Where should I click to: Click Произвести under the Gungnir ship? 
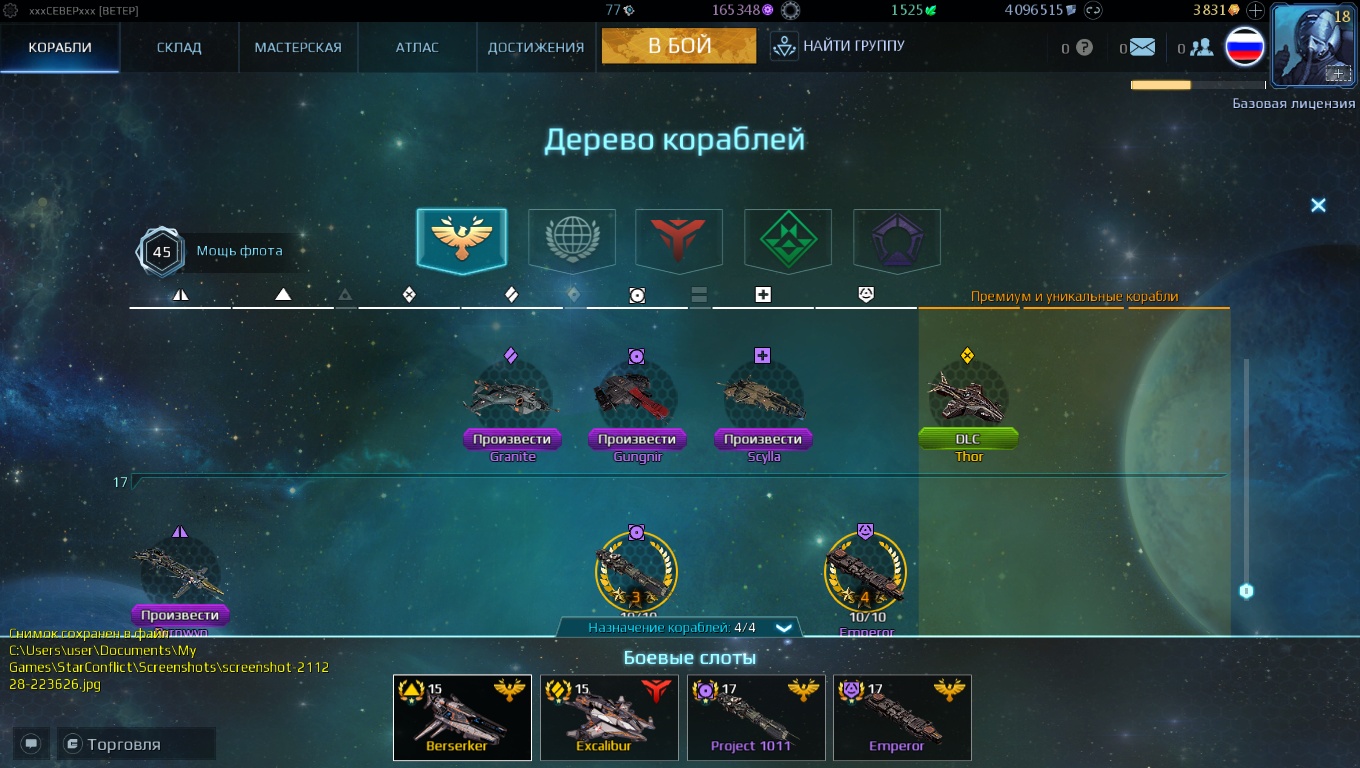(636, 439)
